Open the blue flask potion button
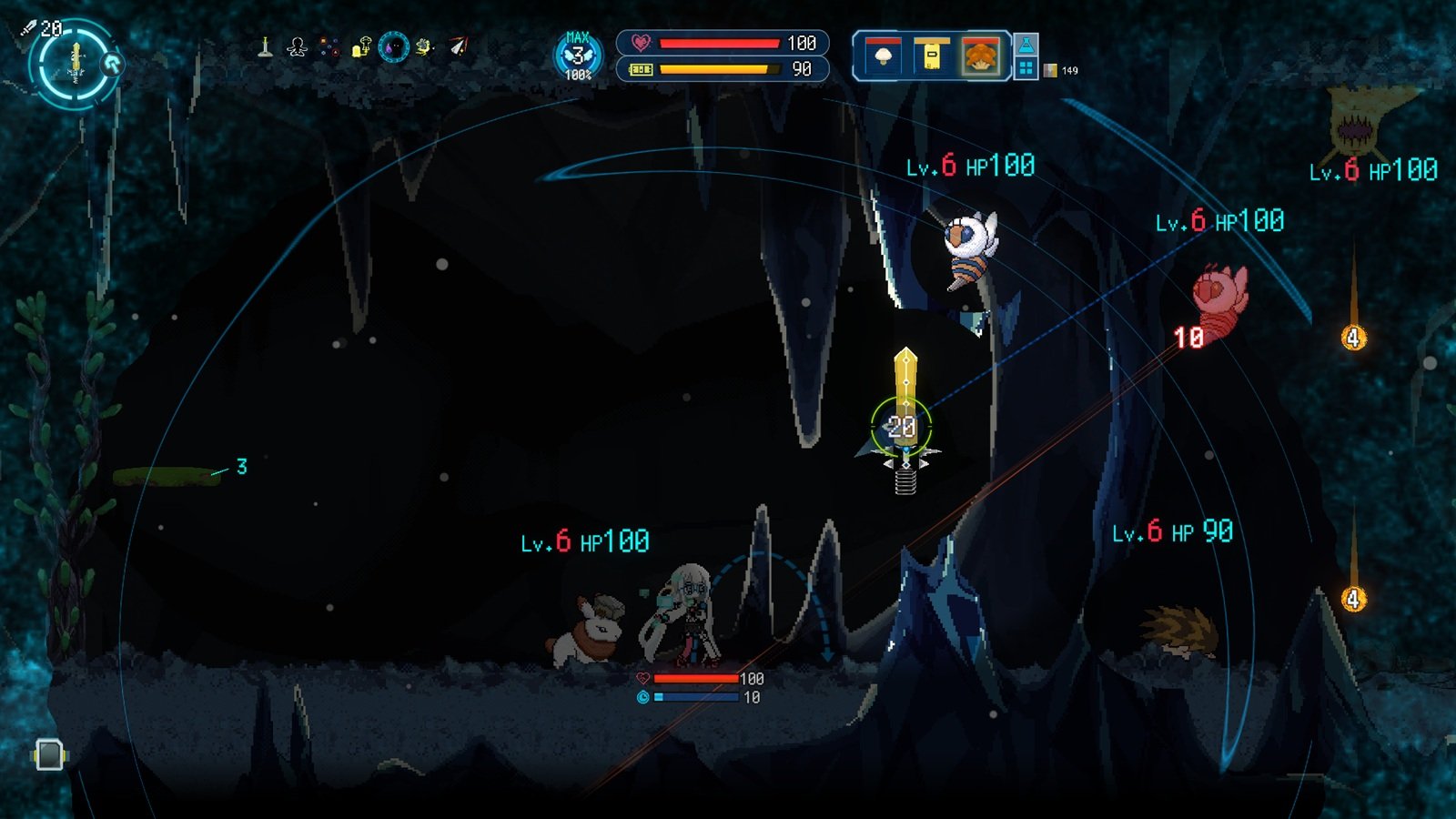 (x=1026, y=45)
